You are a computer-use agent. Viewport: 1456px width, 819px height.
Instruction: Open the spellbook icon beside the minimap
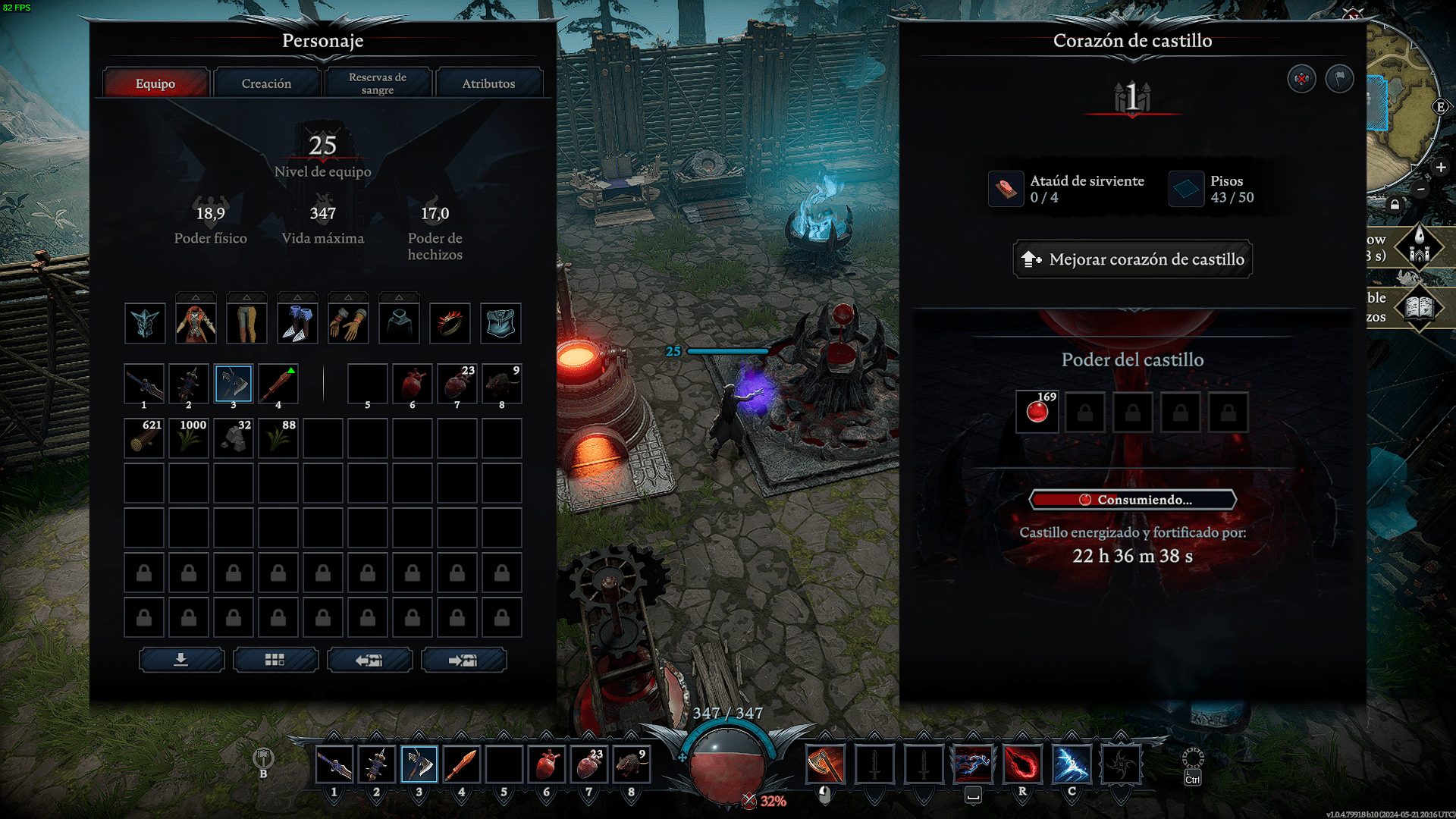click(x=1419, y=307)
